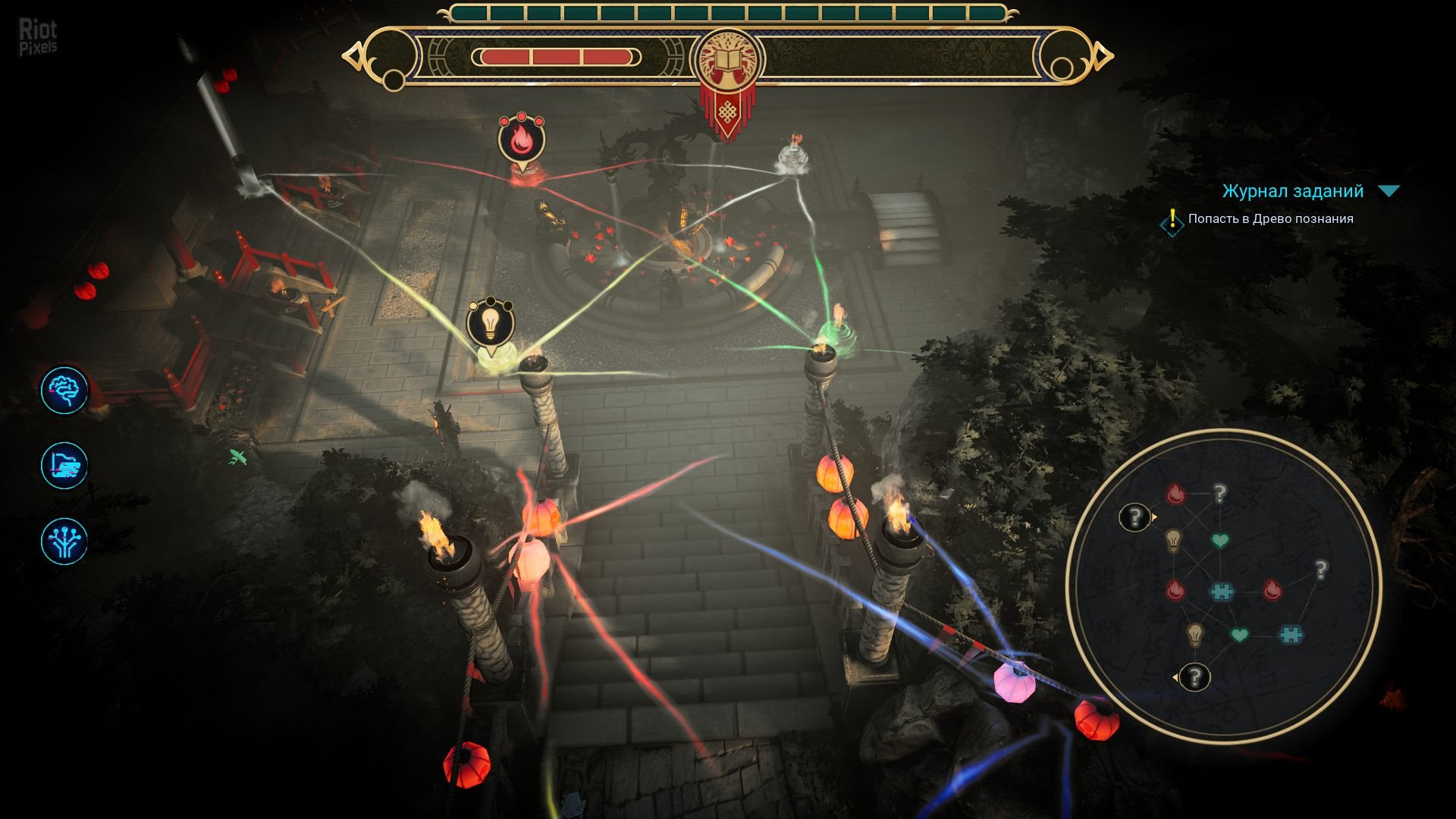This screenshot has height=819, width=1456.
Task: Select the large flame node marker in the courtyard
Action: [x=521, y=140]
